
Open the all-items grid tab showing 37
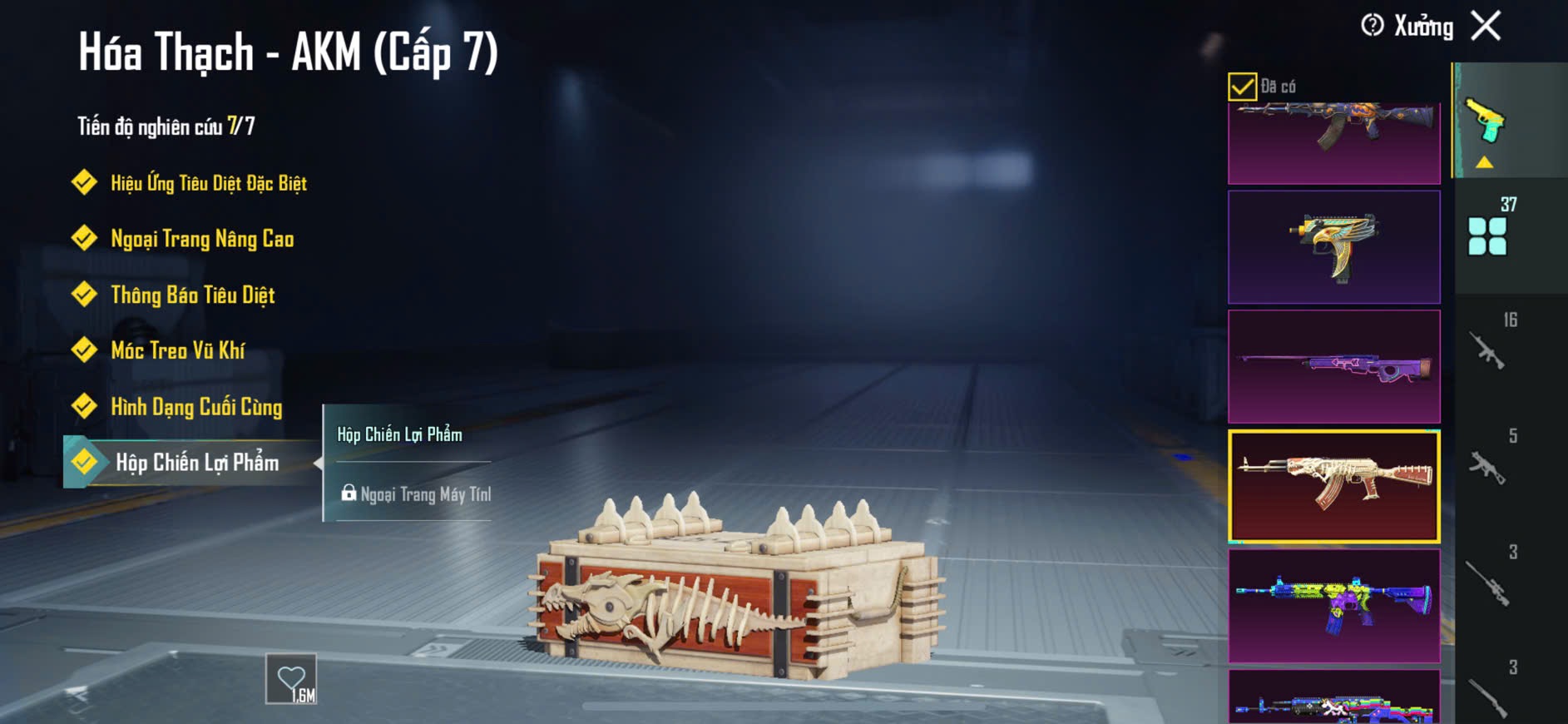pyautogui.click(x=1489, y=233)
